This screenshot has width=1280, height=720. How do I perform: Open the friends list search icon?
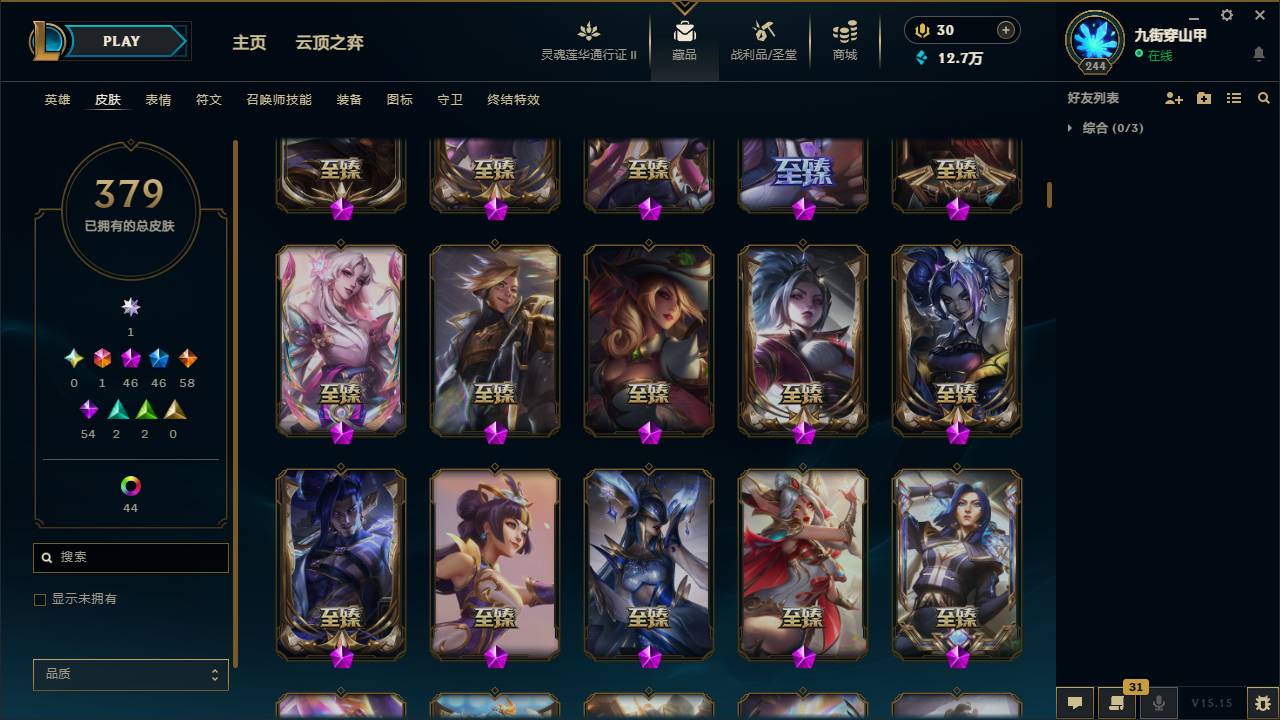(1264, 98)
